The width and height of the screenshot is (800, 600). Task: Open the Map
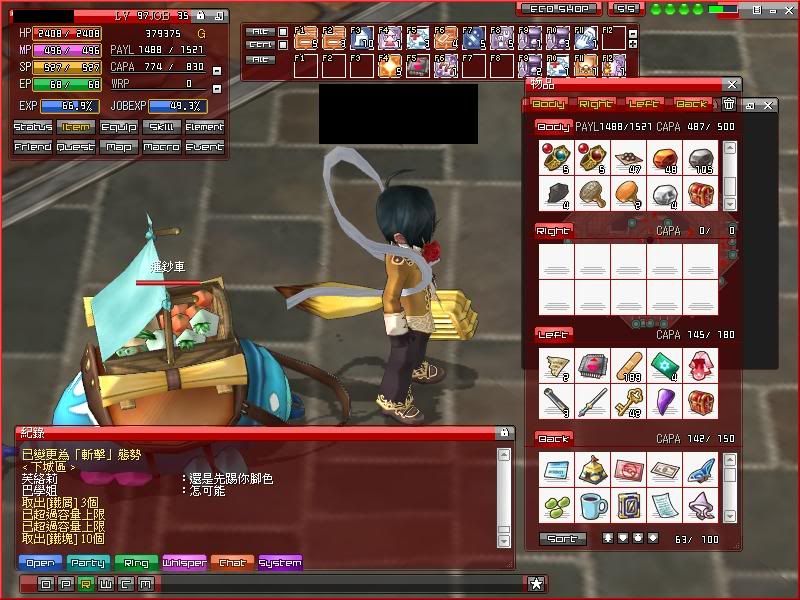click(x=119, y=147)
